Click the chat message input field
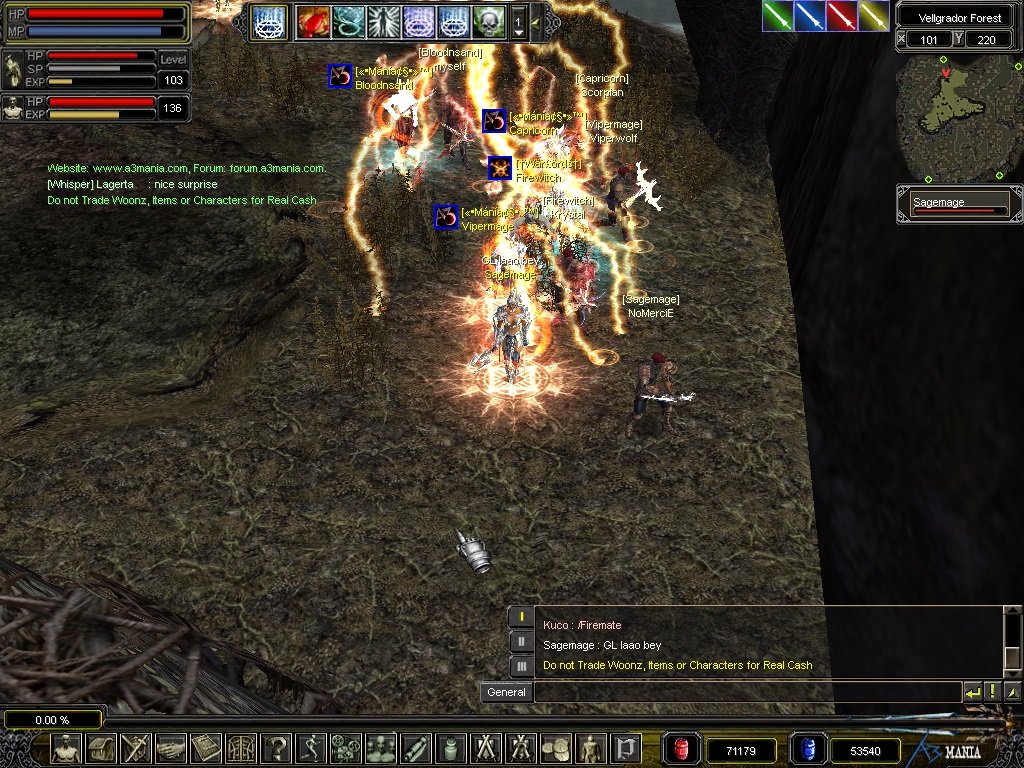The height and width of the screenshot is (768, 1024). pyautogui.click(x=746, y=692)
